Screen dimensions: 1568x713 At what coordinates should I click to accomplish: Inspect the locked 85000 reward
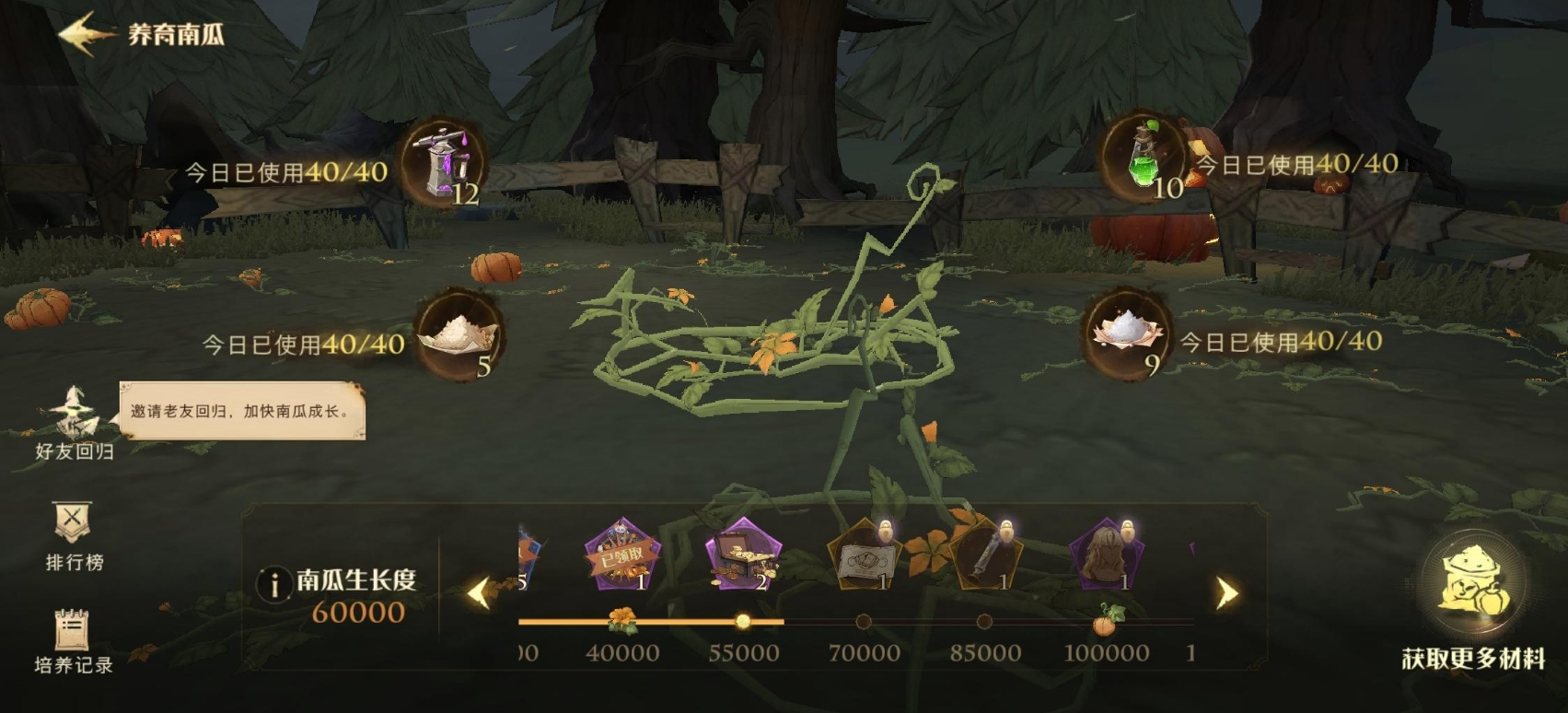pyautogui.click(x=986, y=555)
